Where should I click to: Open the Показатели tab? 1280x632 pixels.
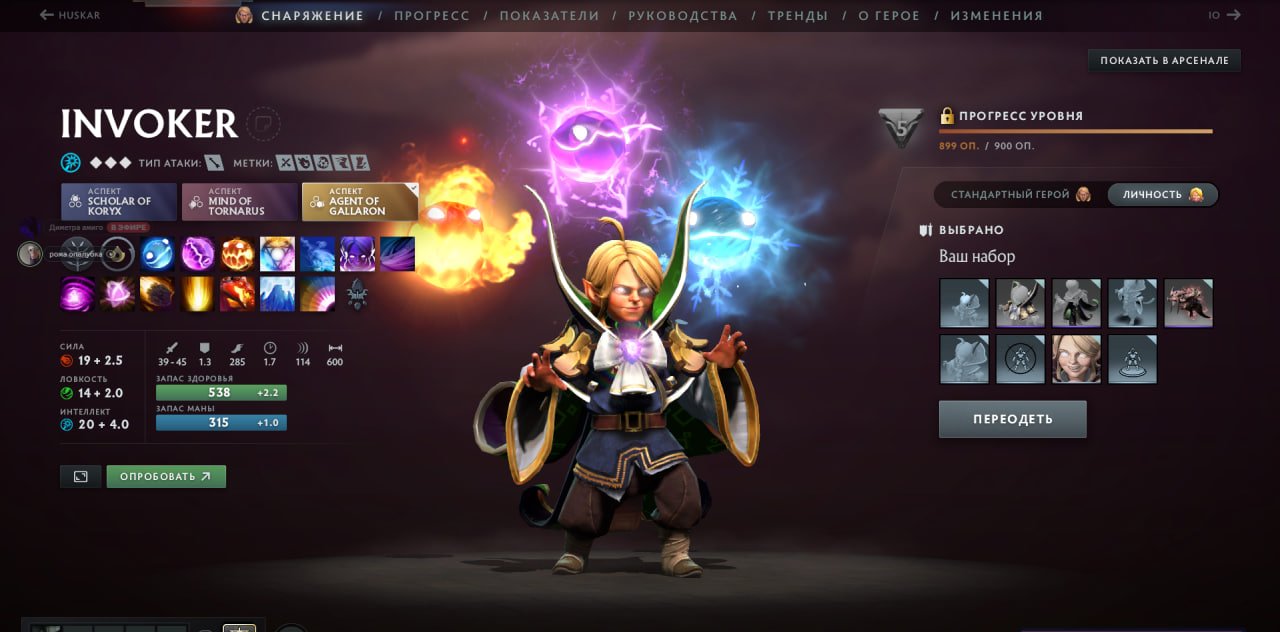(549, 16)
